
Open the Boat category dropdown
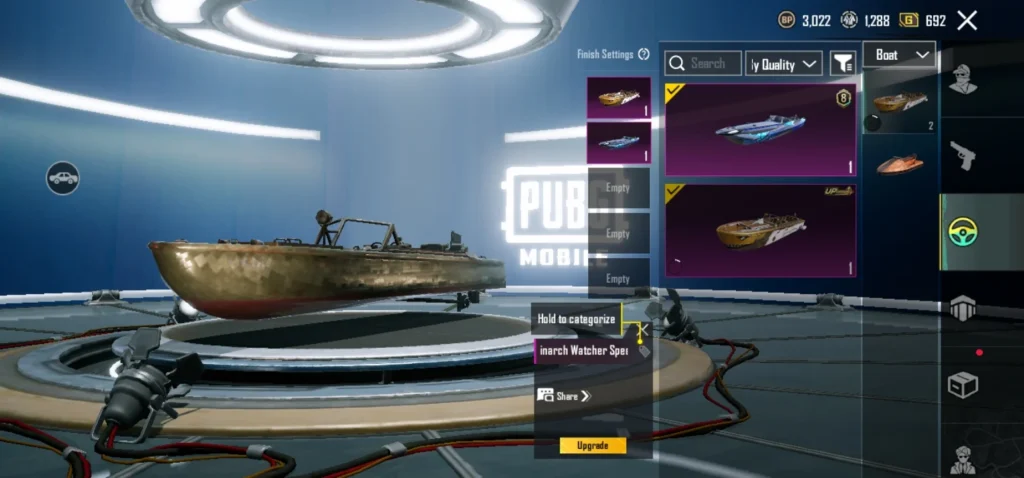(x=898, y=55)
